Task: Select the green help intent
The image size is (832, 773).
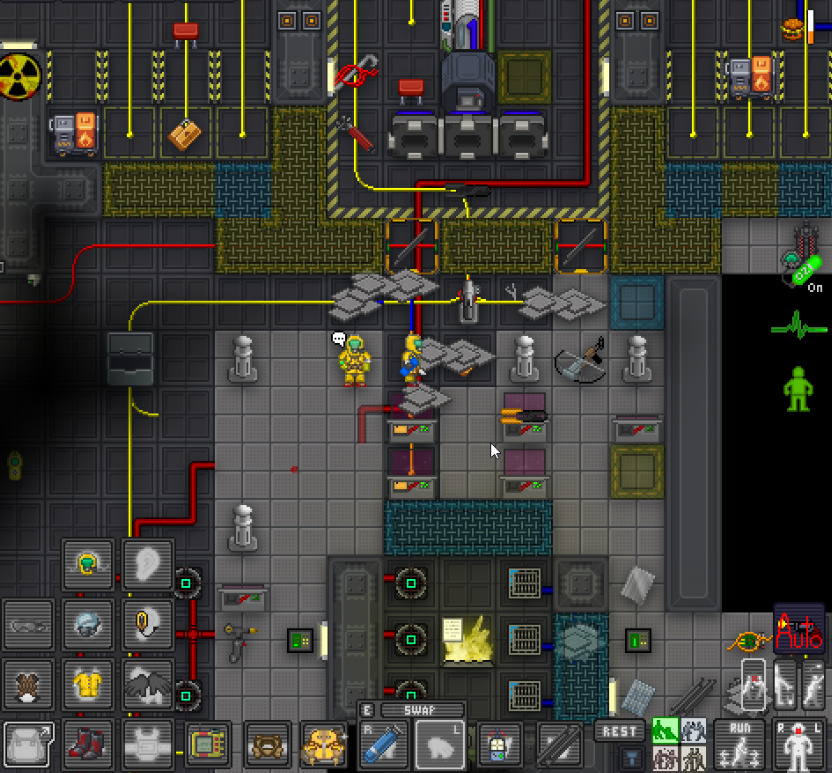Action: [665, 731]
